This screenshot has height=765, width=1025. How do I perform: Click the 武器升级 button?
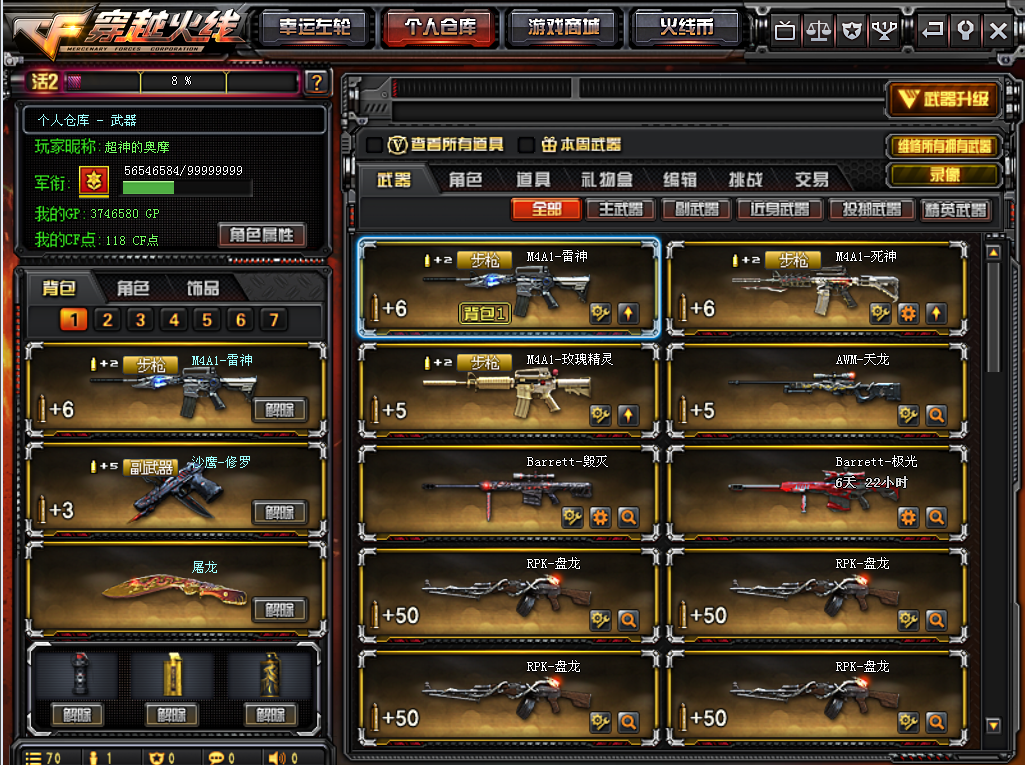tap(943, 99)
